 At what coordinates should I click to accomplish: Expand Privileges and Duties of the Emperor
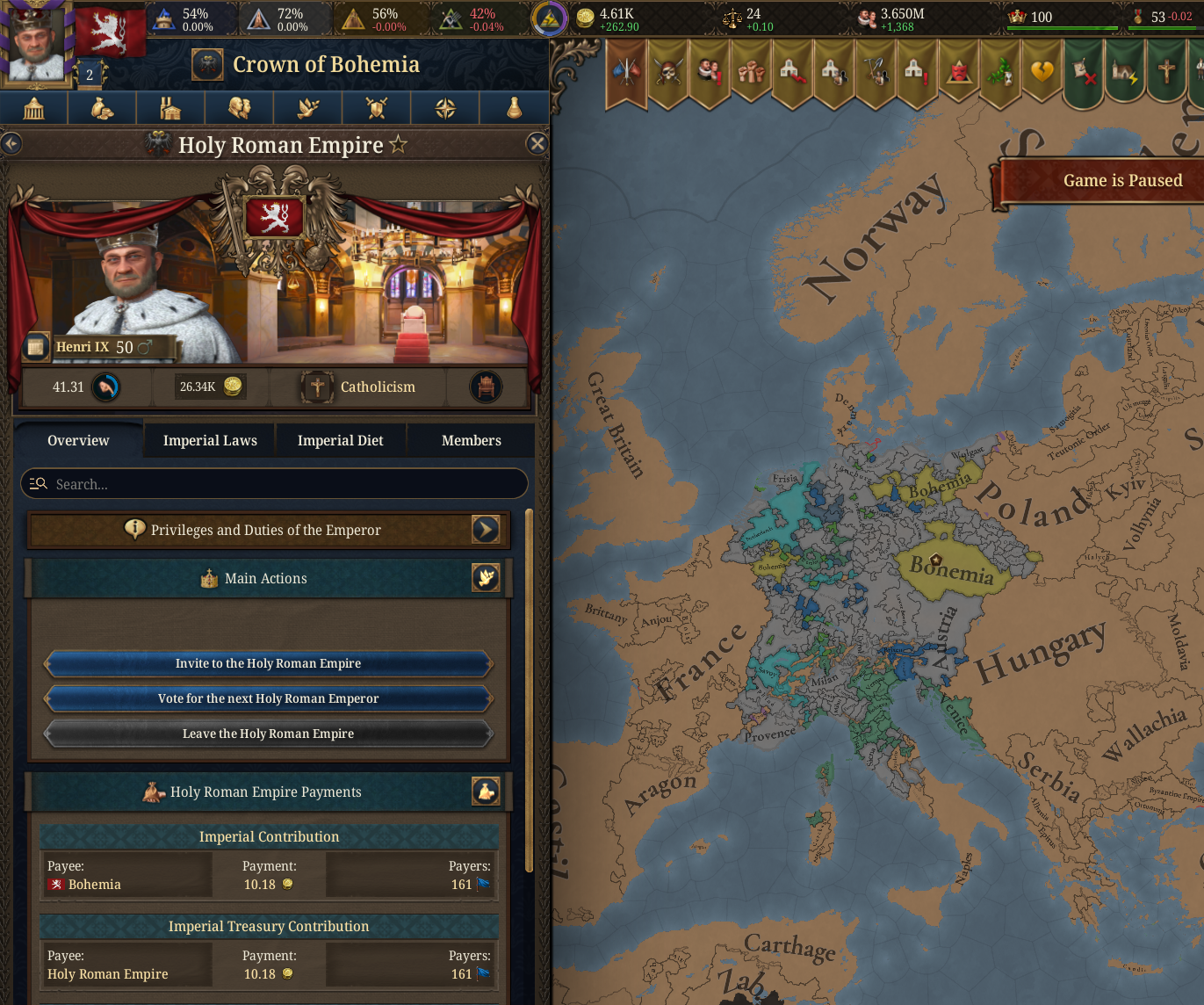pos(486,529)
